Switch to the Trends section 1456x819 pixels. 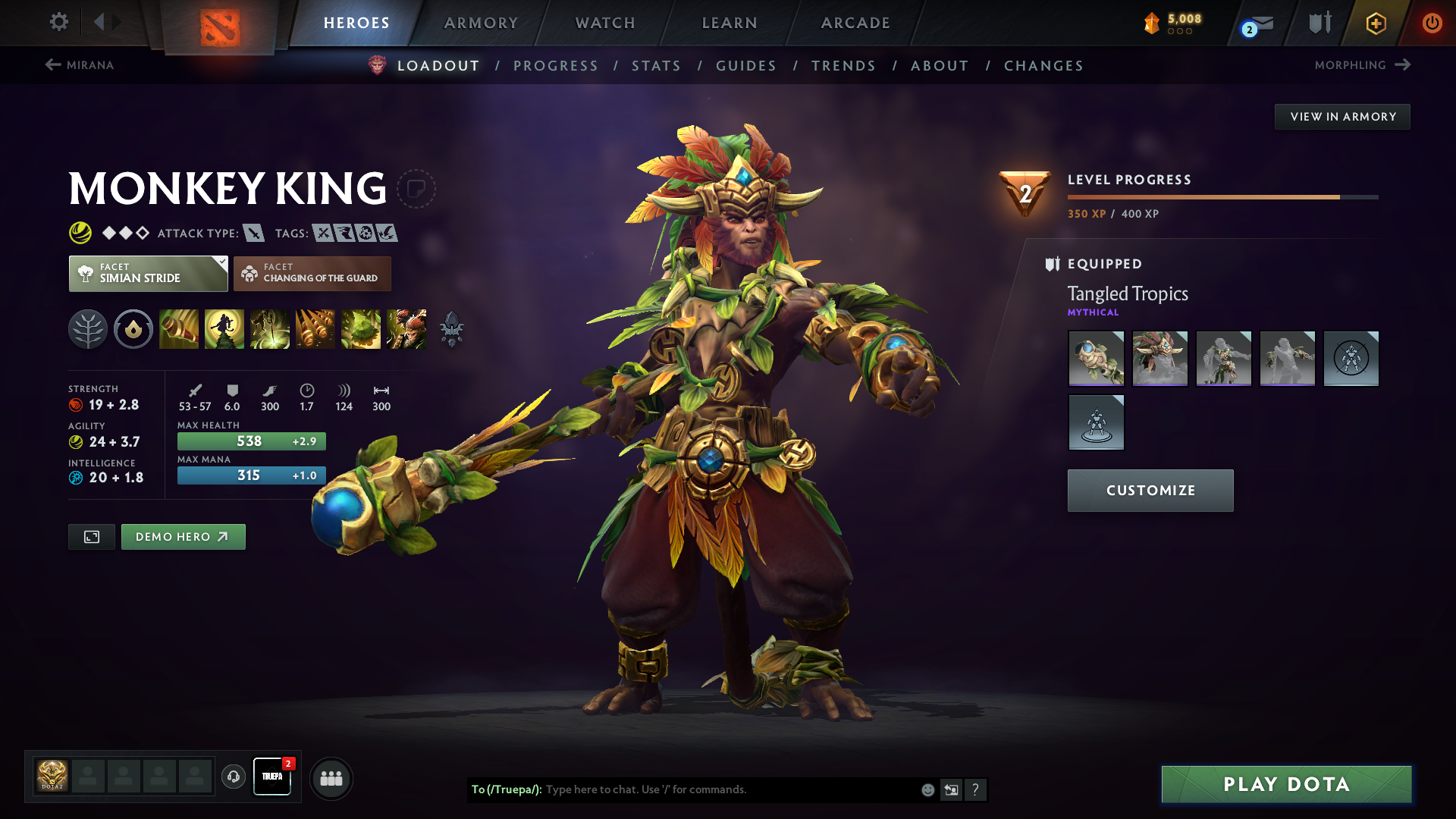tap(843, 66)
